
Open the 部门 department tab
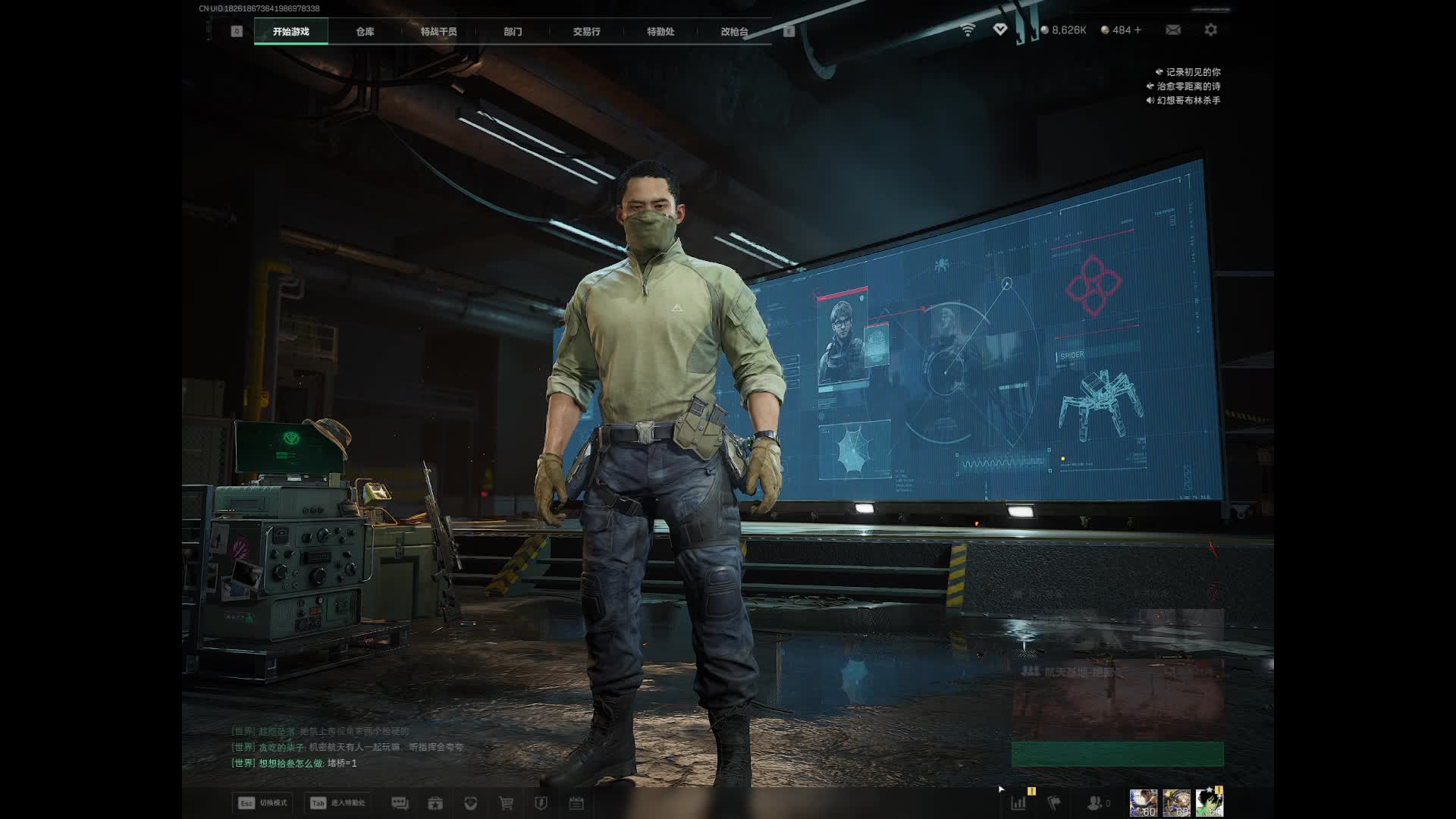513,31
